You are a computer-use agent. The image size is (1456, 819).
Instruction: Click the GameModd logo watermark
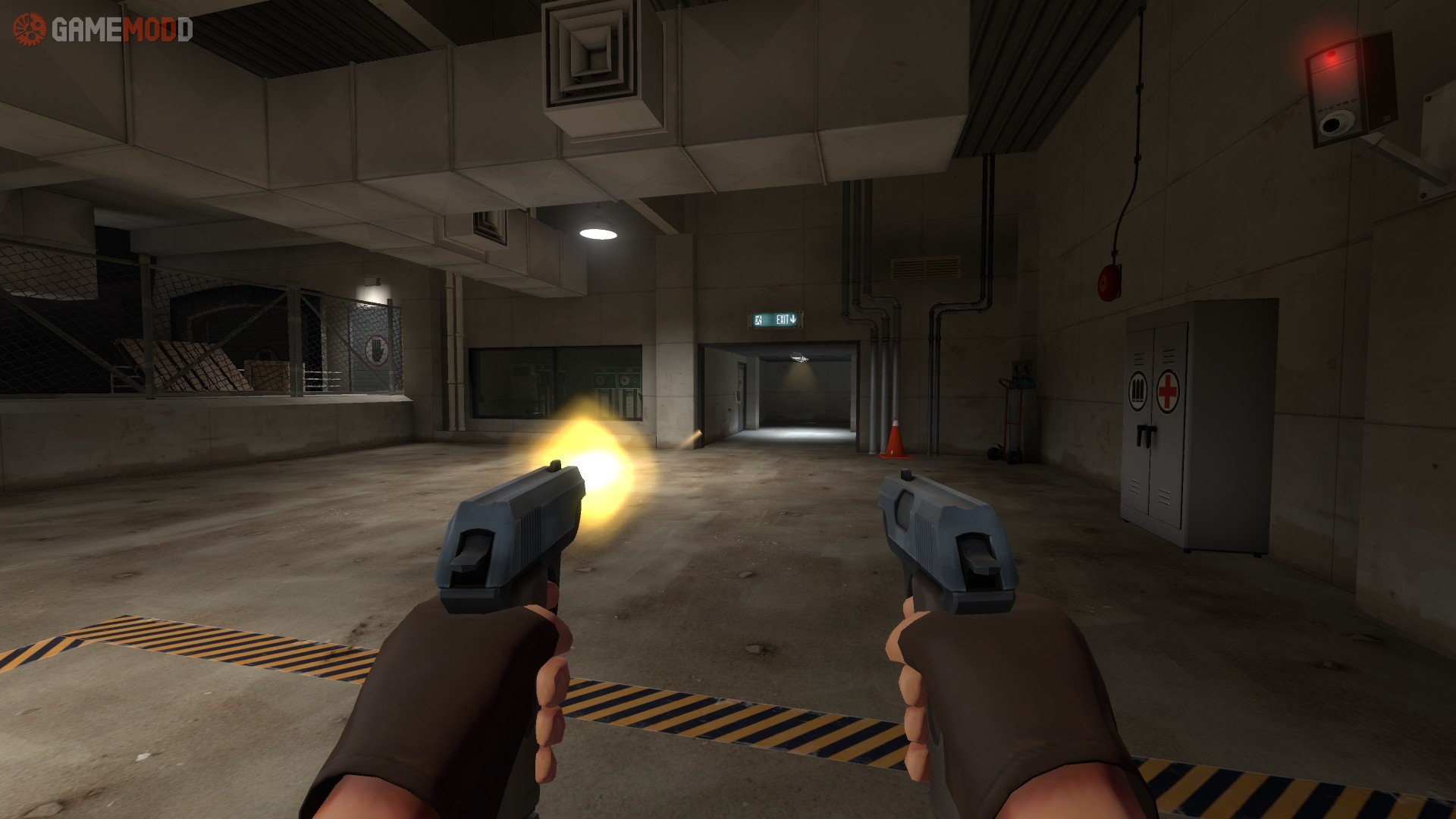103,30
